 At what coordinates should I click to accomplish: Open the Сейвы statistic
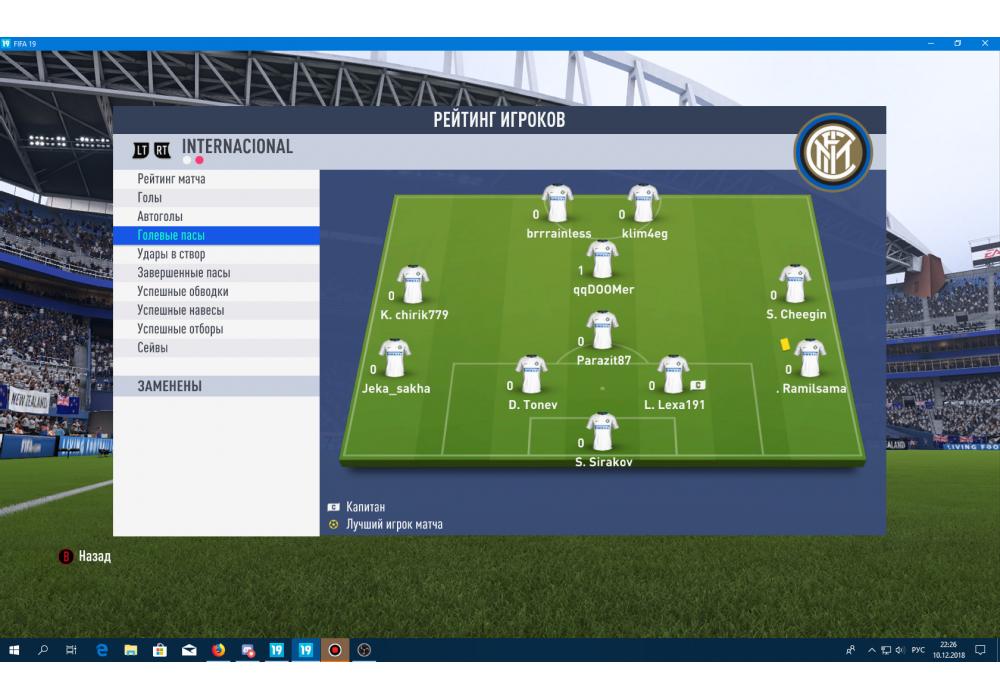pos(153,348)
